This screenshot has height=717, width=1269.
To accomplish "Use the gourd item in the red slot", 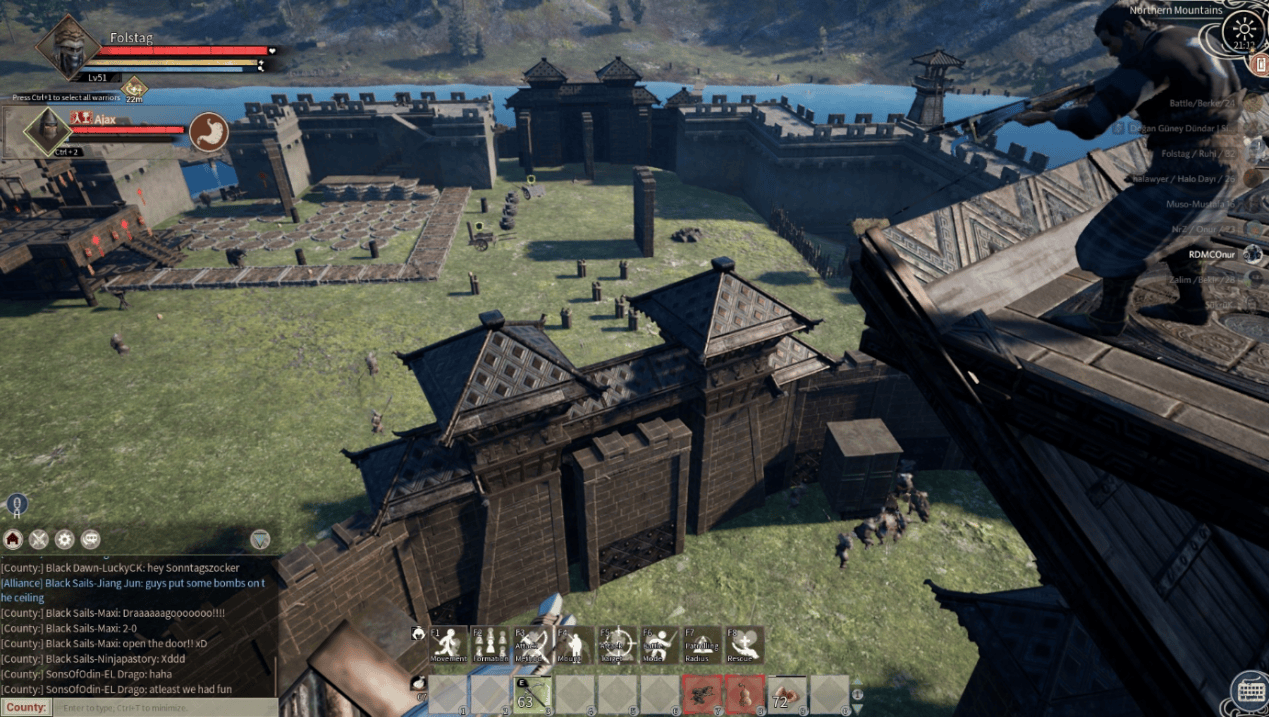I will click(744, 694).
